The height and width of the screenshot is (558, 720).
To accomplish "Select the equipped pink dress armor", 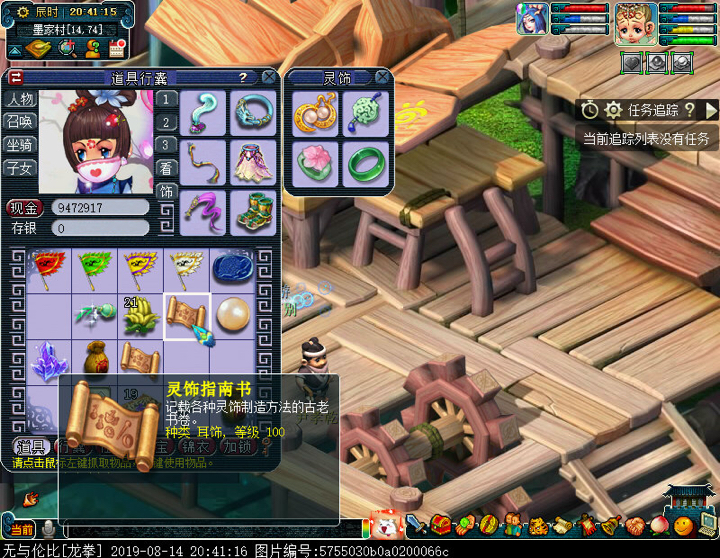I will click(253, 161).
